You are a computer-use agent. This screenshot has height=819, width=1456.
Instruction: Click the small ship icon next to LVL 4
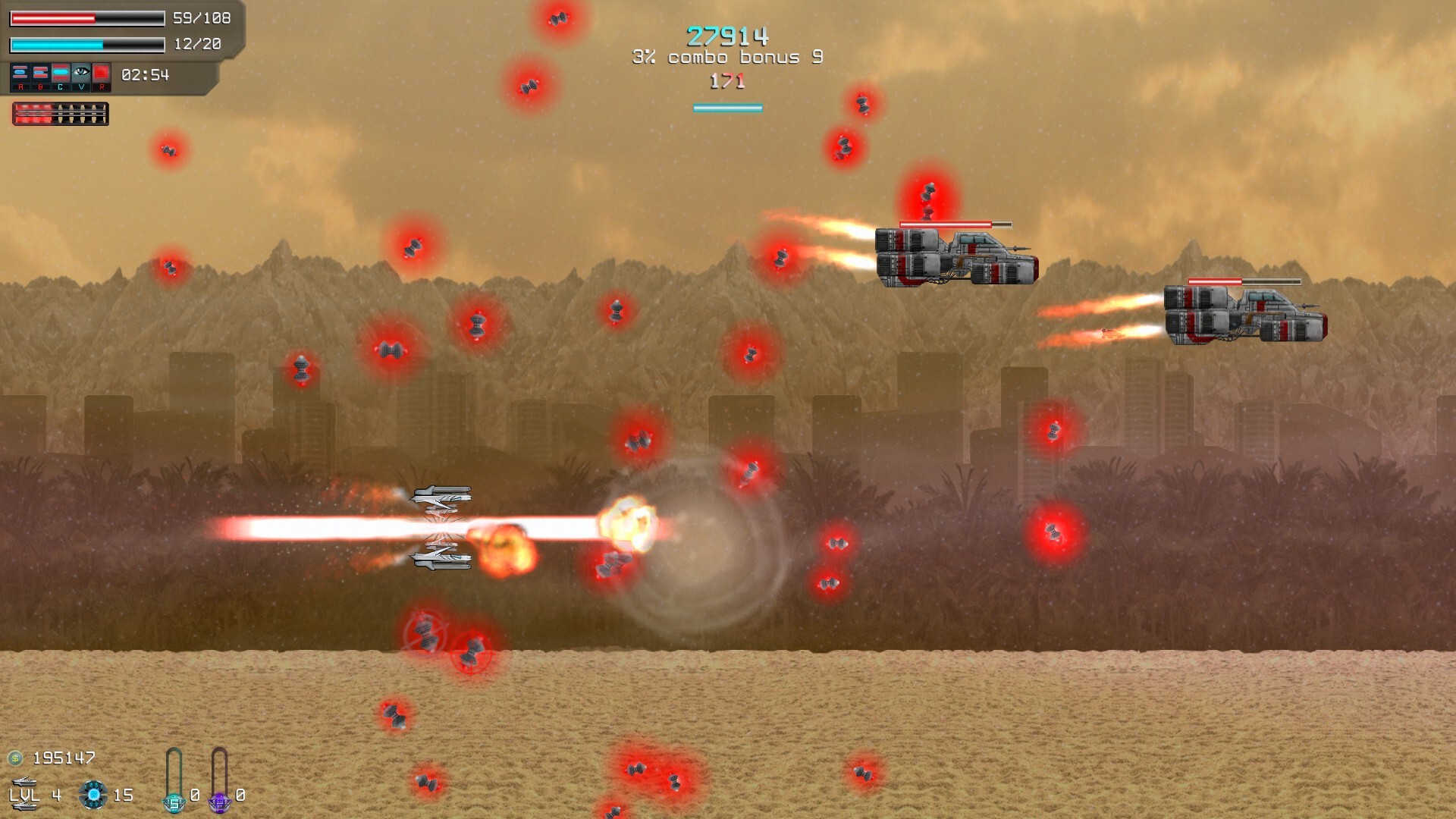[x=25, y=781]
